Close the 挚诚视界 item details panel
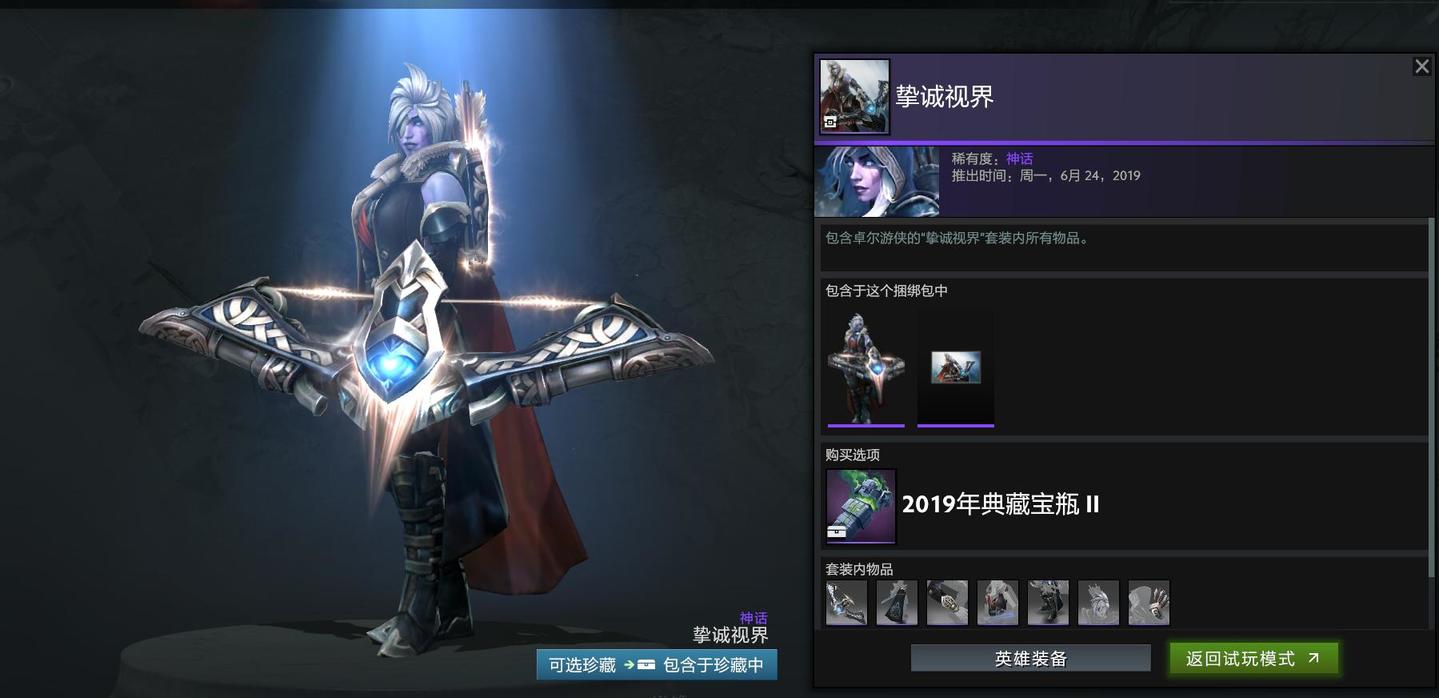This screenshot has height=698, width=1439. [x=1421, y=66]
